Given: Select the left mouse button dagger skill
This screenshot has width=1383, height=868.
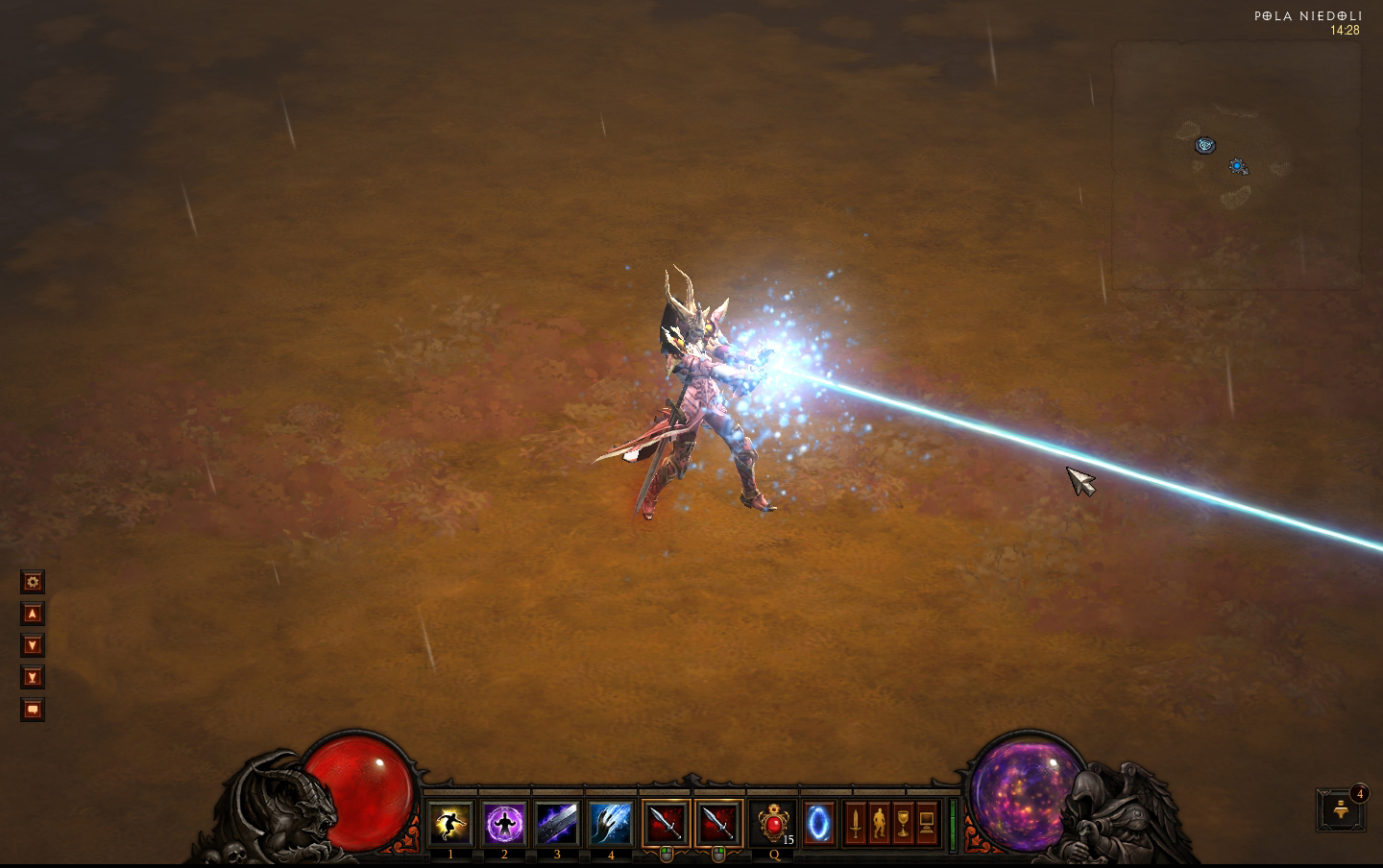Looking at the screenshot, I should tap(666, 823).
